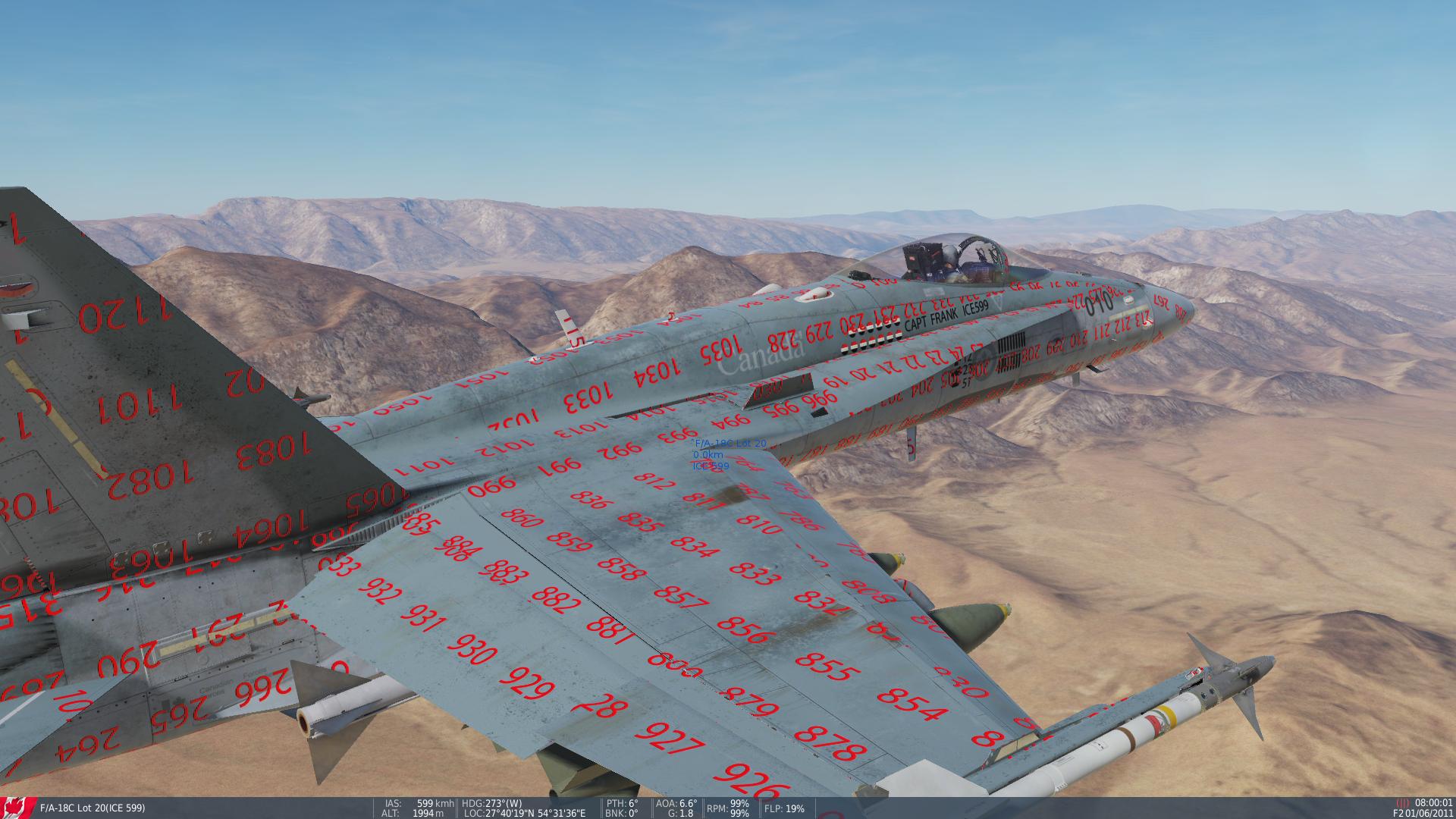Click the G-load readout showing 1.8
This screenshot has width=1456, height=819.
679,814
